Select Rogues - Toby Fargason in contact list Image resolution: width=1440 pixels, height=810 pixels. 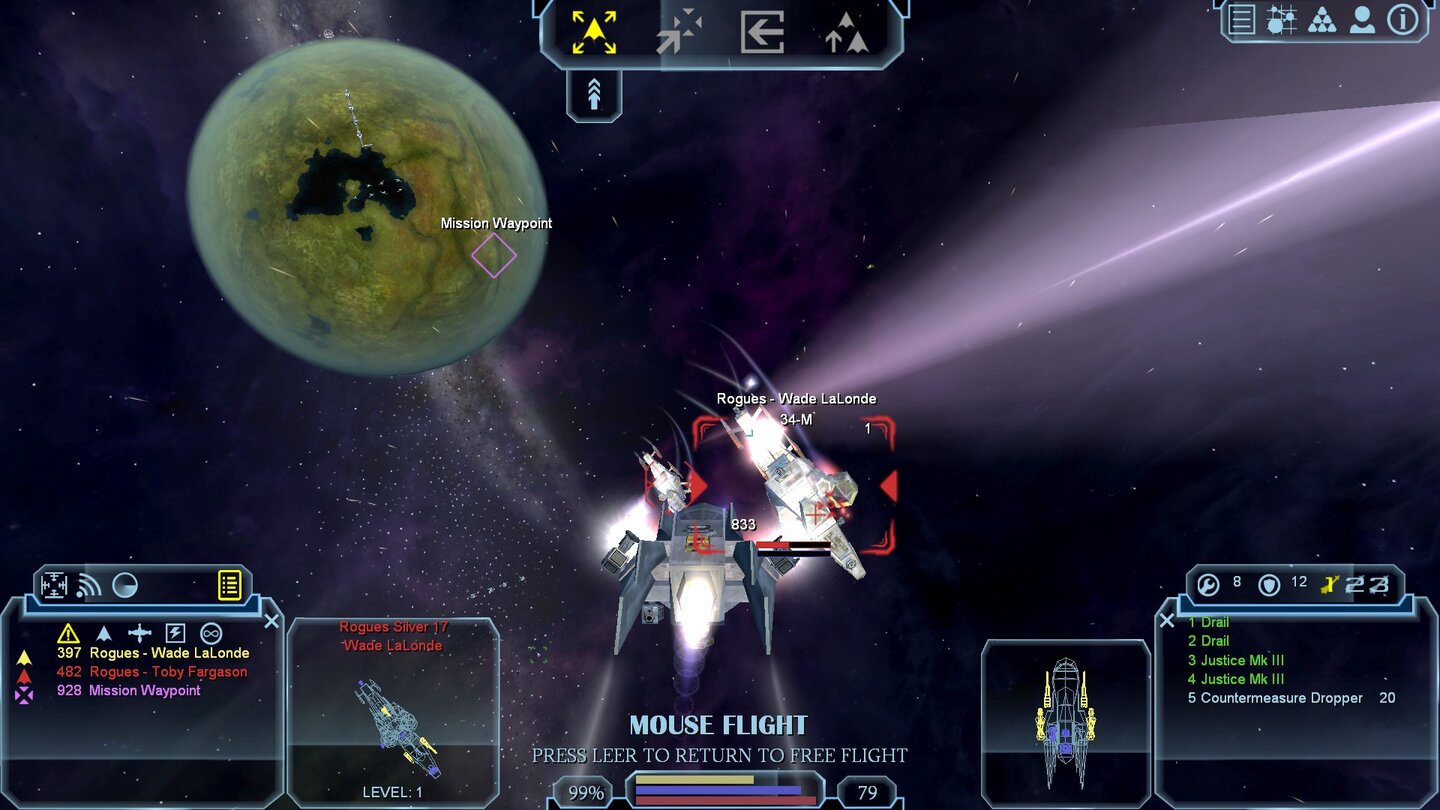point(167,672)
